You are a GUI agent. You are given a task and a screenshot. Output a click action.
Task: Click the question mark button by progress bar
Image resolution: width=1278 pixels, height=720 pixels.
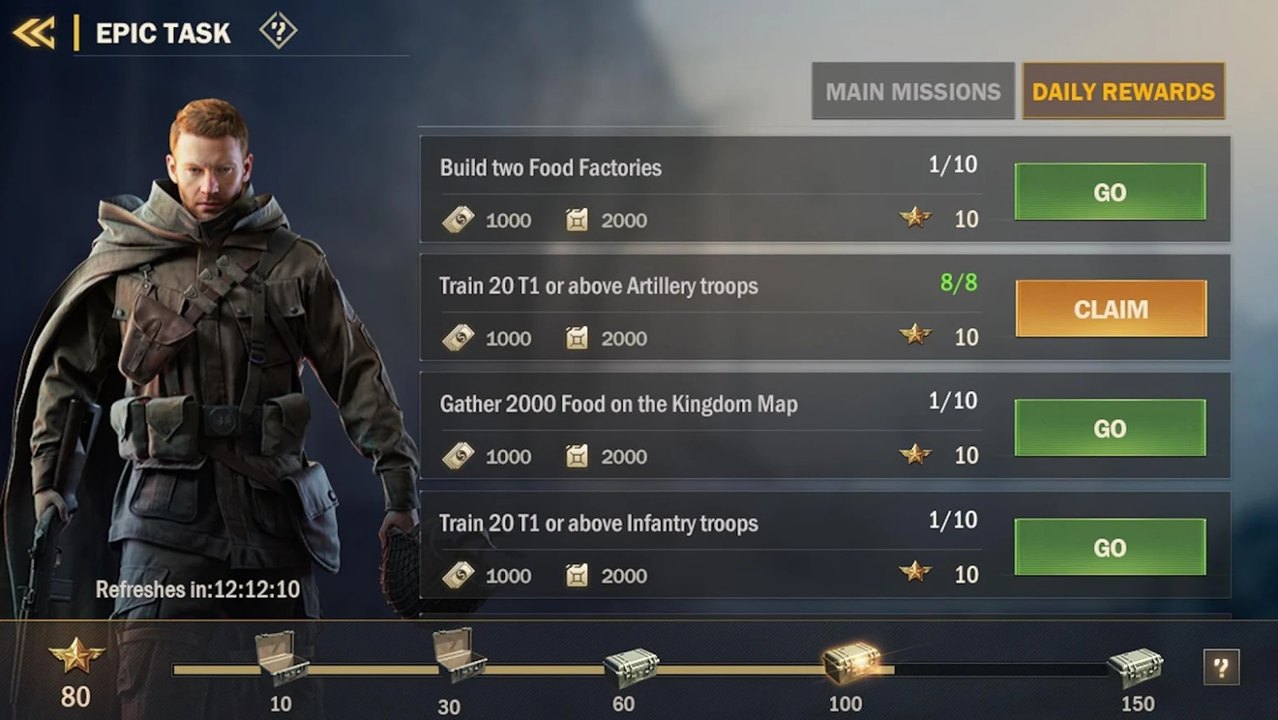pos(1221,667)
